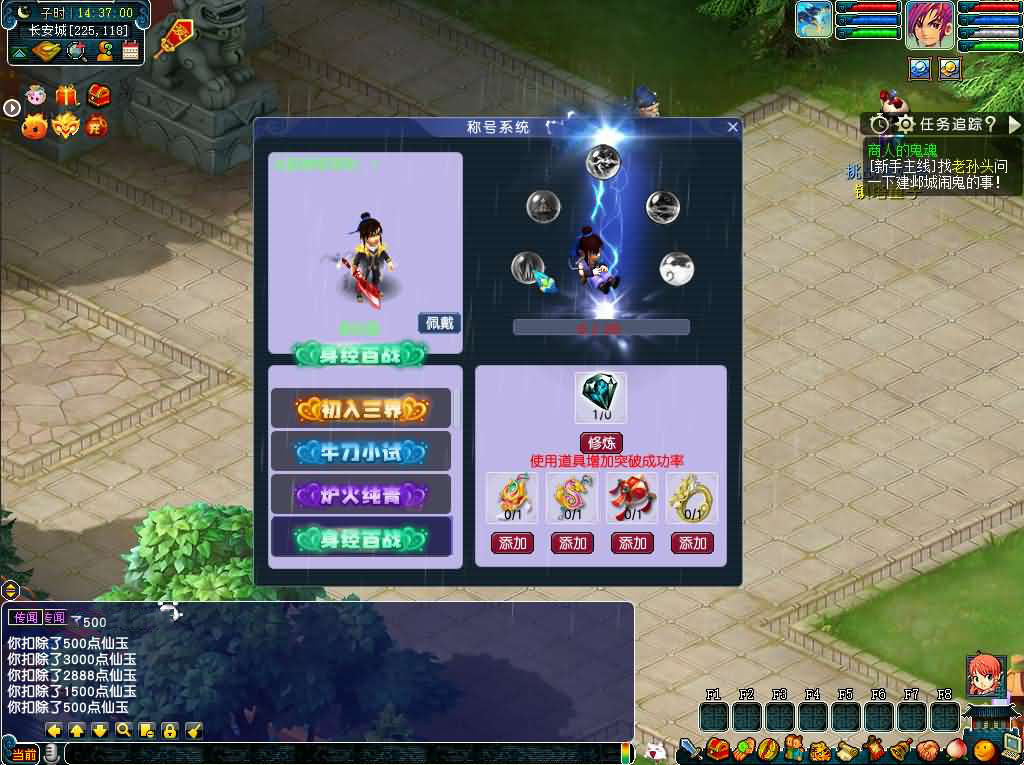Open the world map magnifier globe icon

76,50
